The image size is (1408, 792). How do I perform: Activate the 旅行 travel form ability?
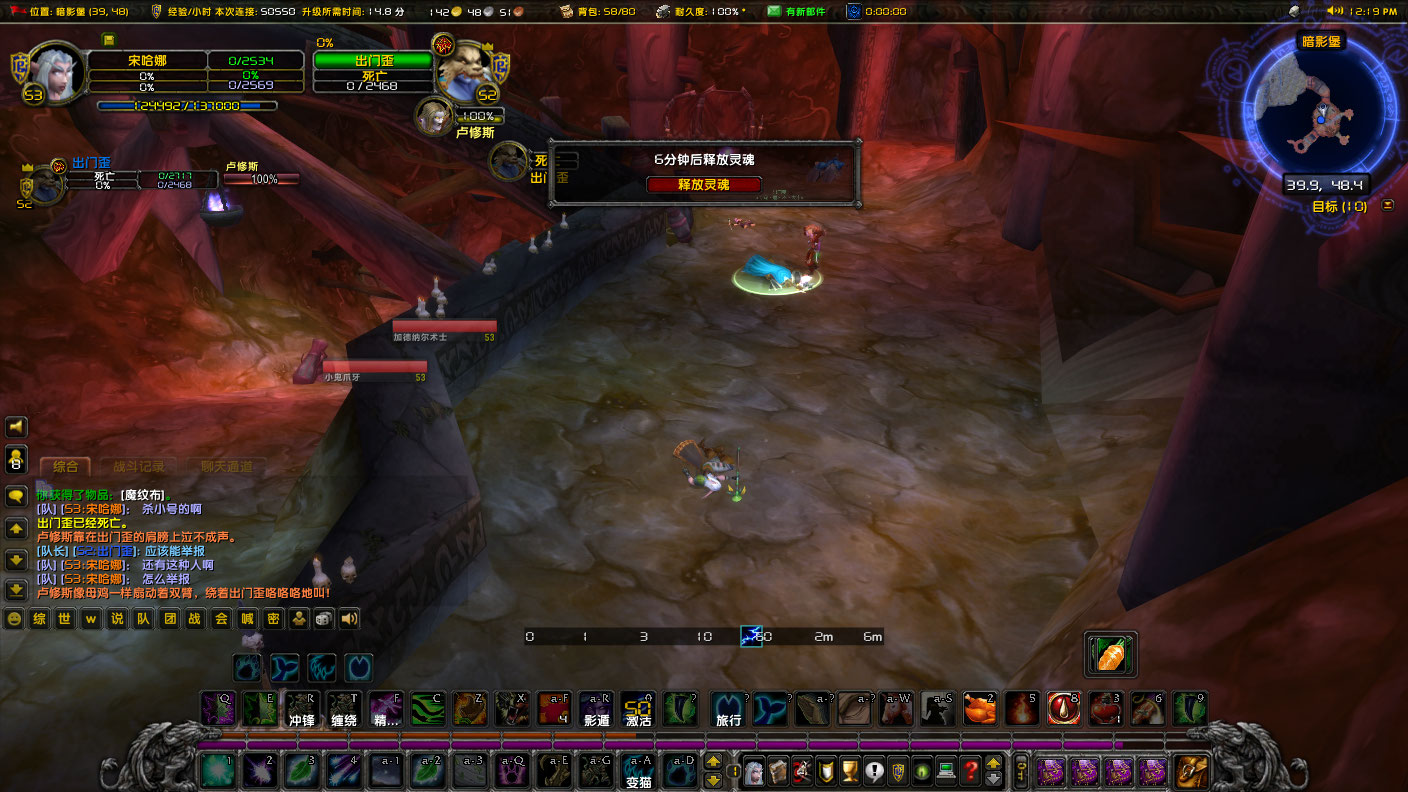(727, 709)
